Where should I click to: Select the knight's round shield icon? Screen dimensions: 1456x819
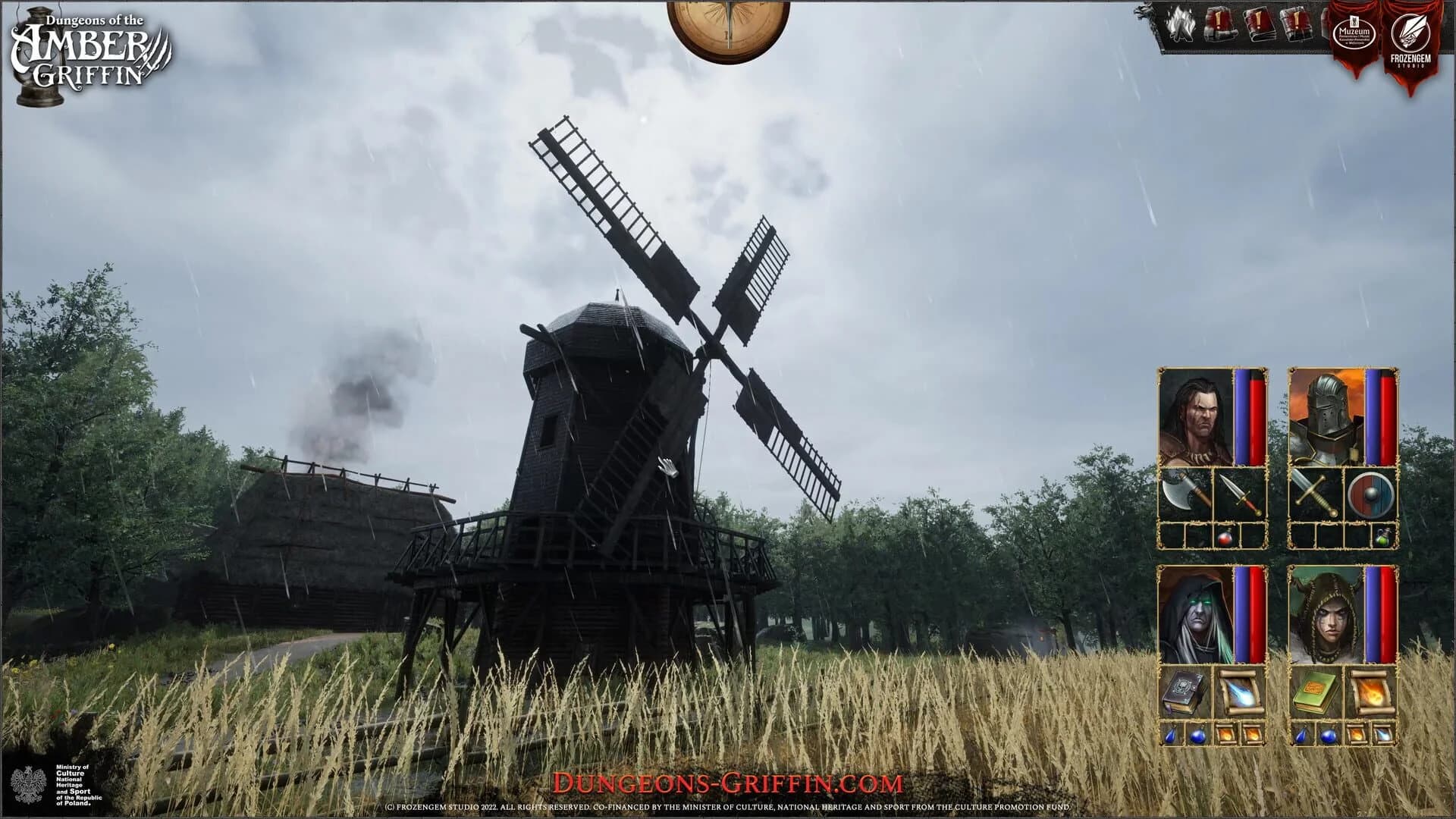point(1370,493)
